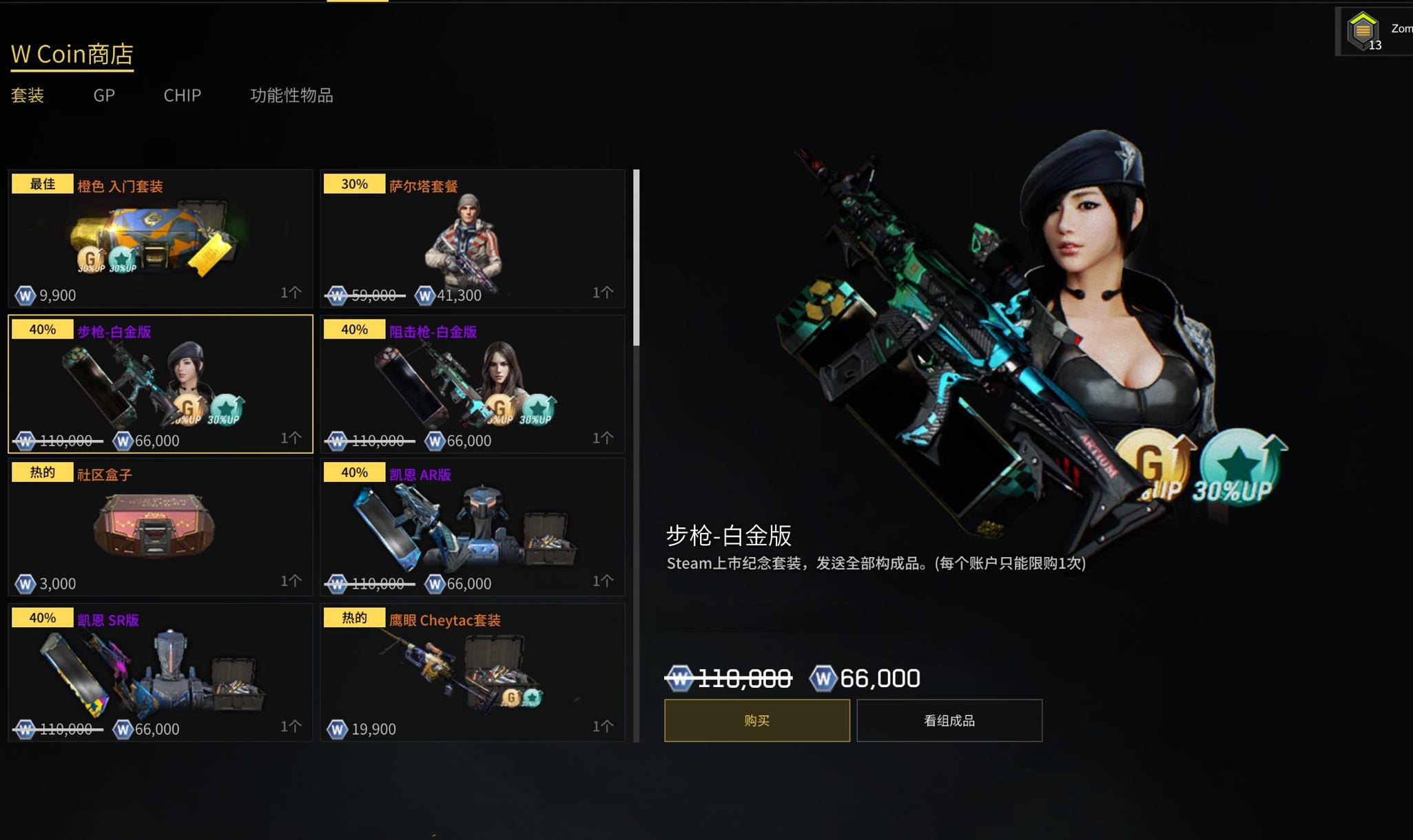Open the CHIP tab
The height and width of the screenshot is (840, 1413).
tap(181, 96)
